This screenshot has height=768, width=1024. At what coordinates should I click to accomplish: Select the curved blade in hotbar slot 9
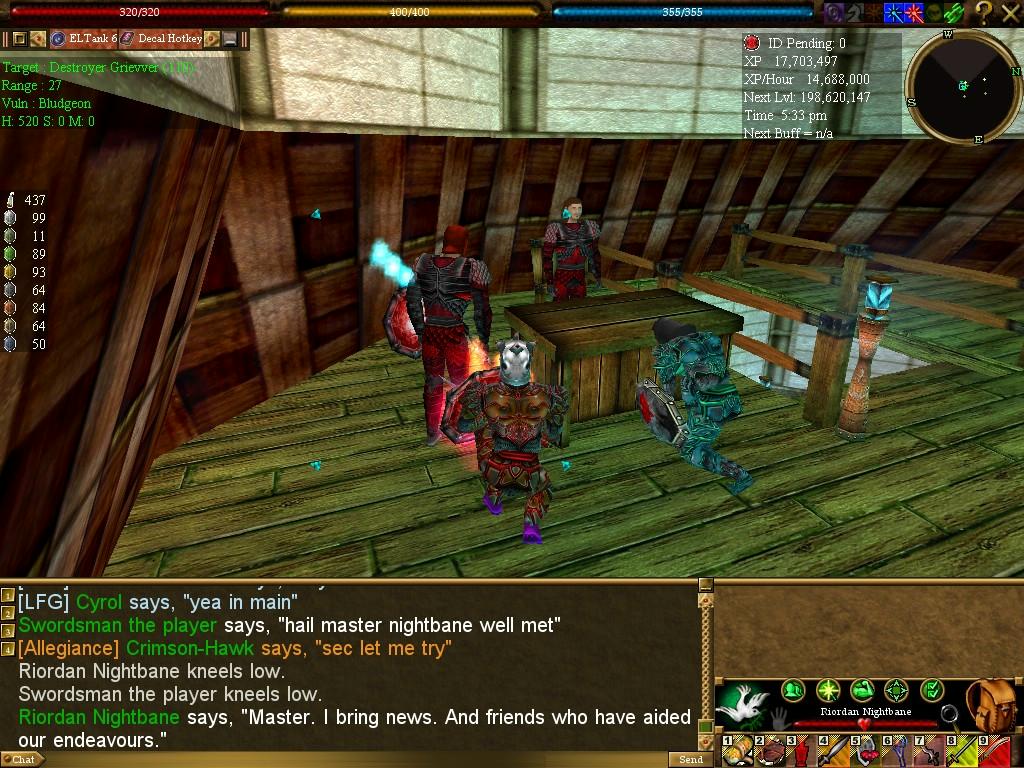tap(994, 750)
